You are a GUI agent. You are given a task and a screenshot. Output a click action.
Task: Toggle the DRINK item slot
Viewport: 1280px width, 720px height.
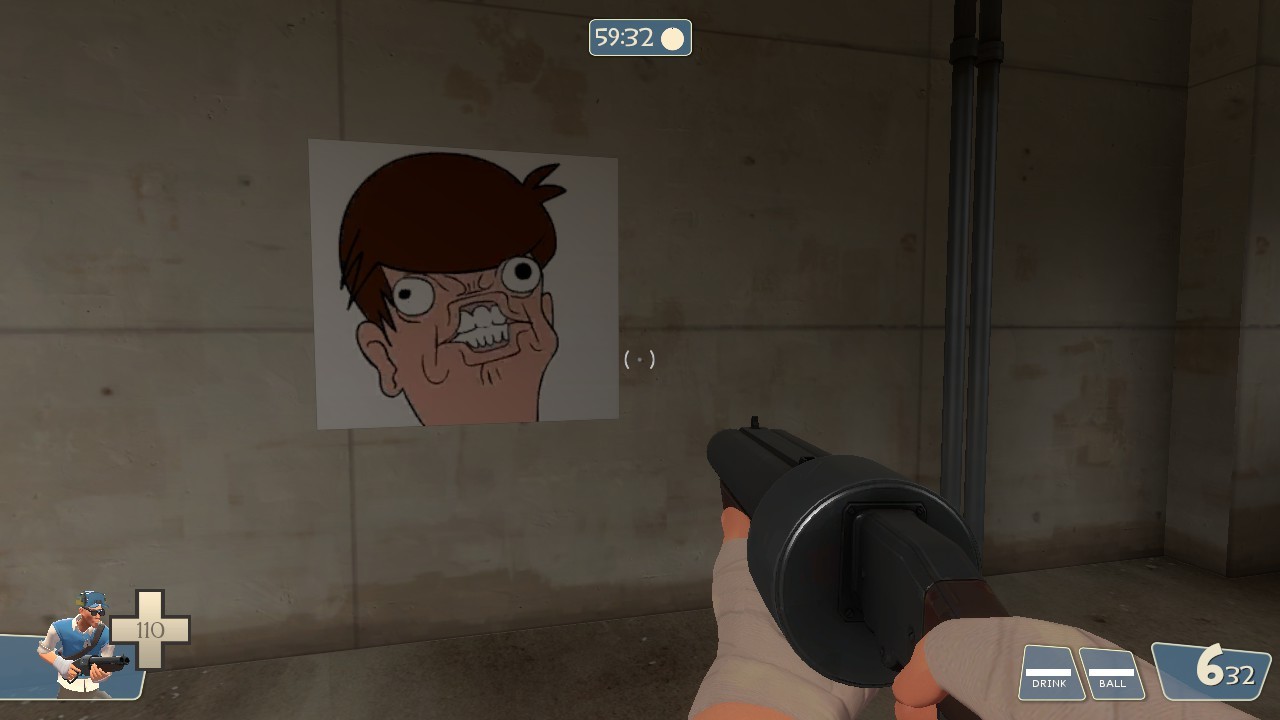(1050, 675)
